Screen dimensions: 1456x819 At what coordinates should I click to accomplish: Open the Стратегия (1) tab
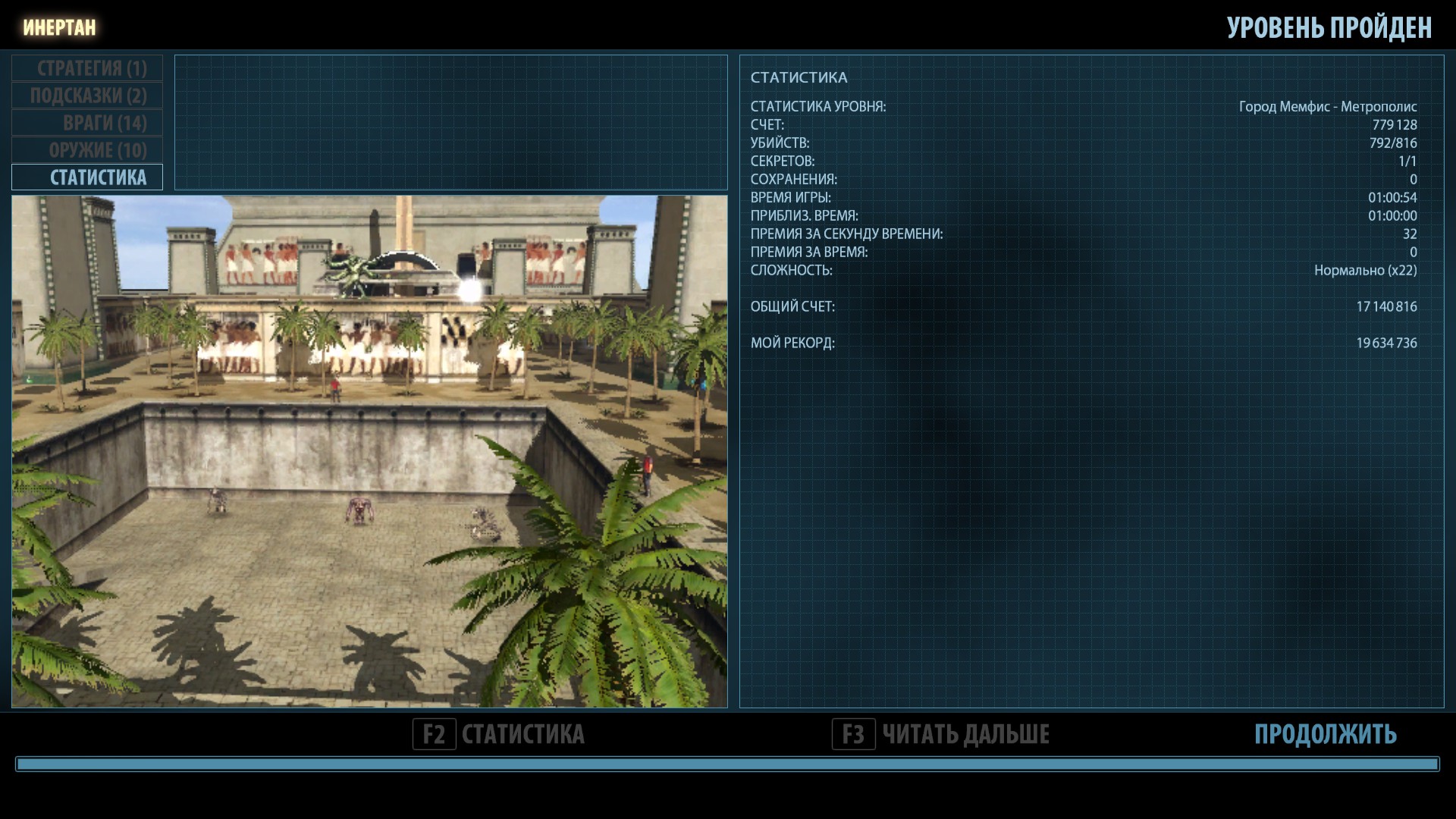pos(87,68)
